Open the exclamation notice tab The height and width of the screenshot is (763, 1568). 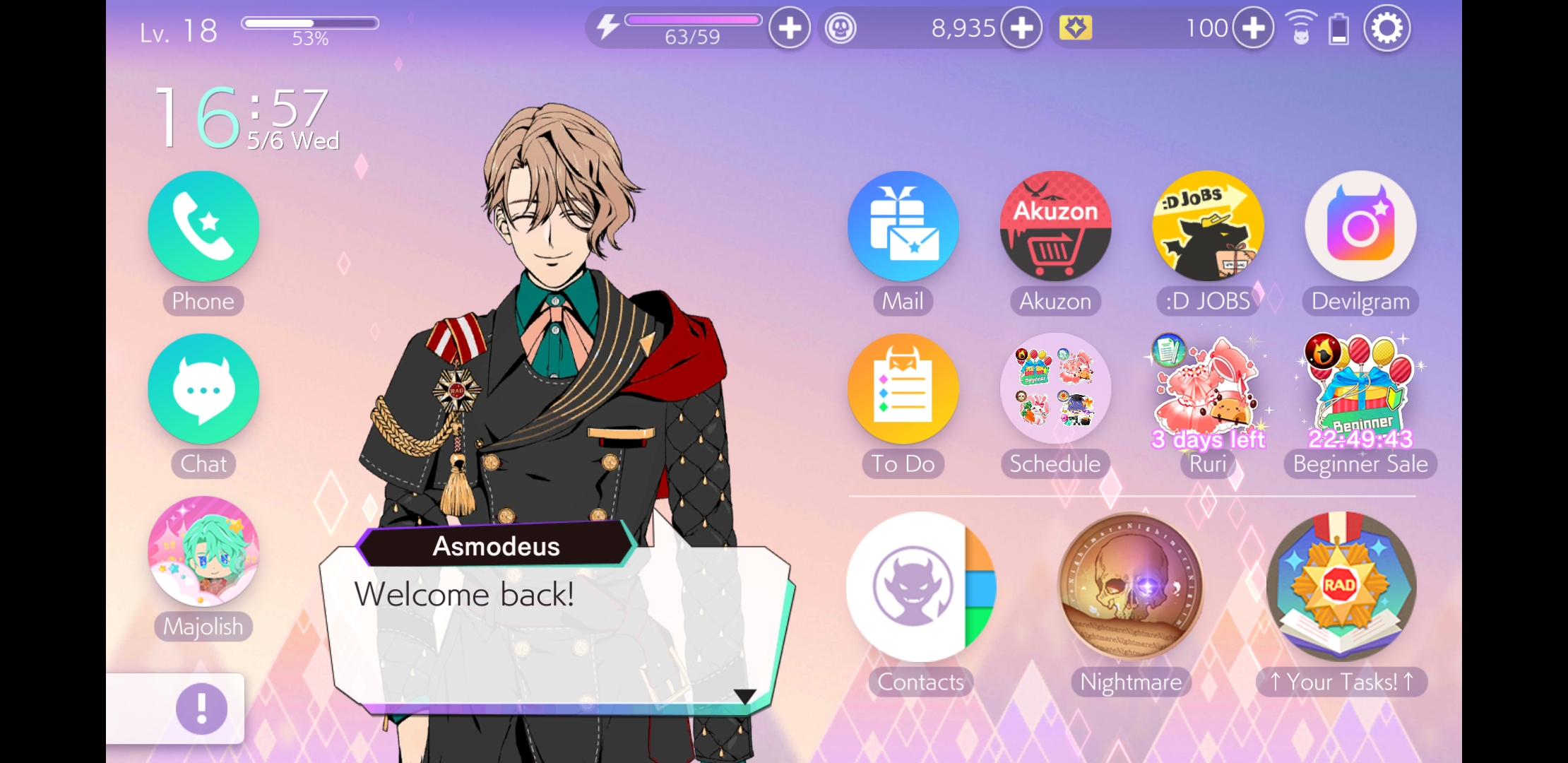[201, 709]
